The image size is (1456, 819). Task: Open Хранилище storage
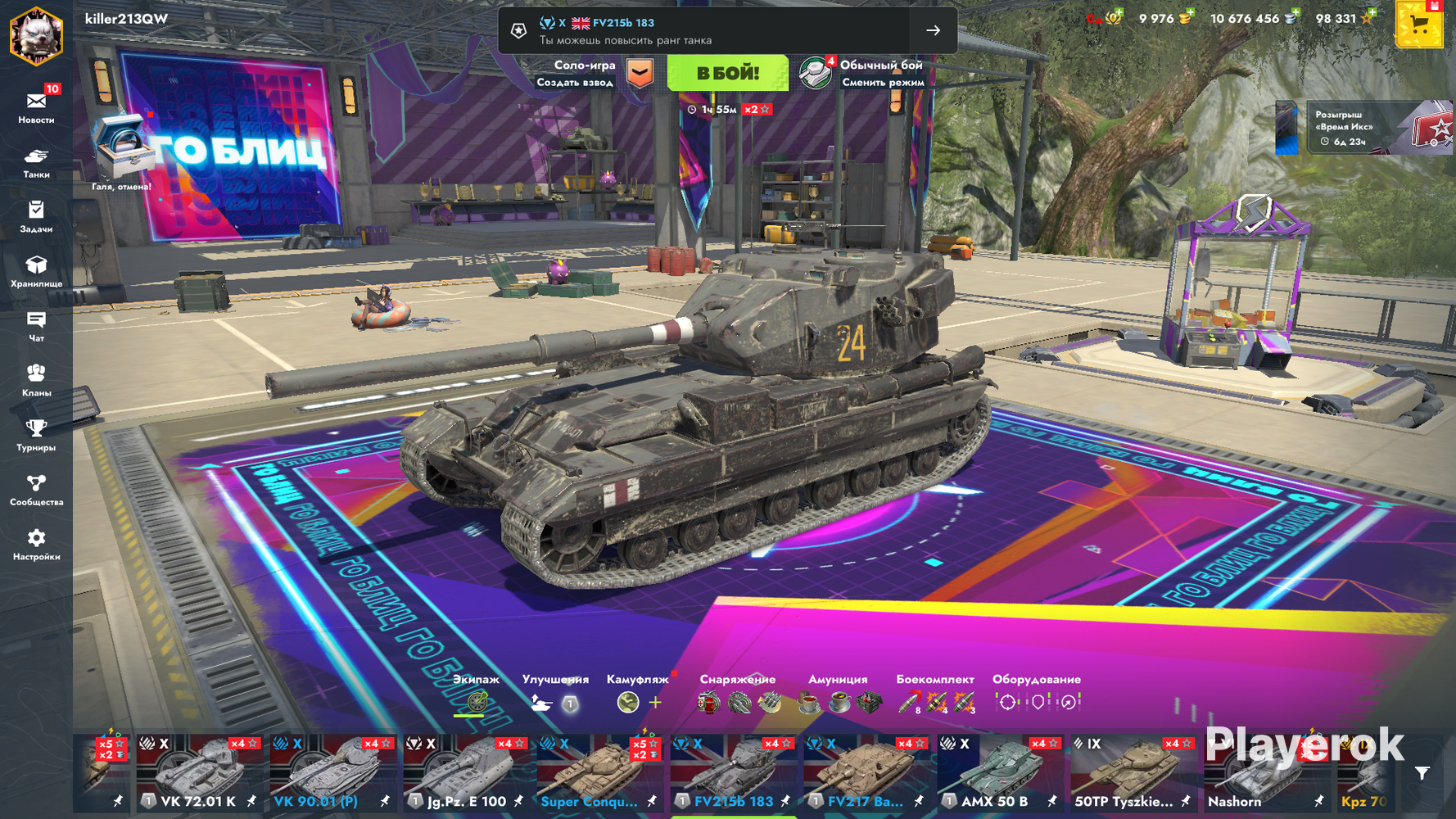click(x=36, y=271)
